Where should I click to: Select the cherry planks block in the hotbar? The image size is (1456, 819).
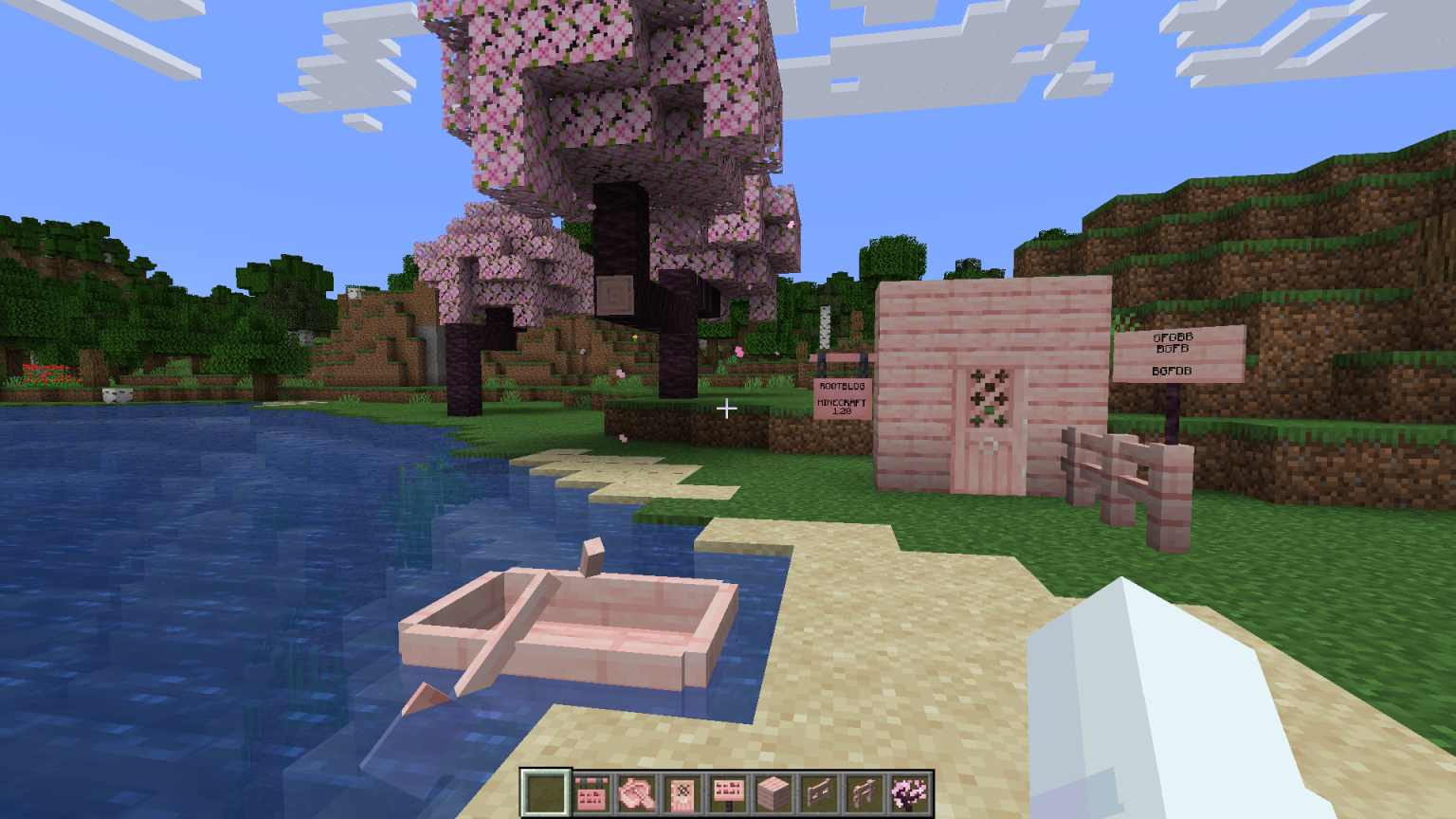coord(773,791)
